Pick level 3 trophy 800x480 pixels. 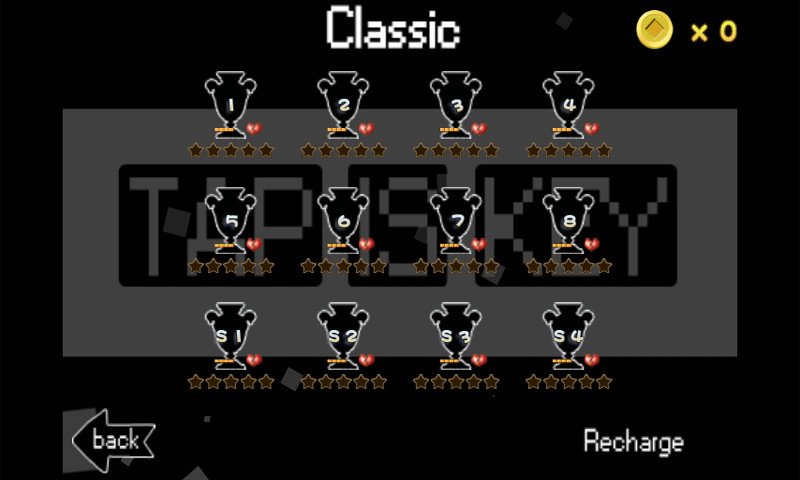click(x=457, y=104)
